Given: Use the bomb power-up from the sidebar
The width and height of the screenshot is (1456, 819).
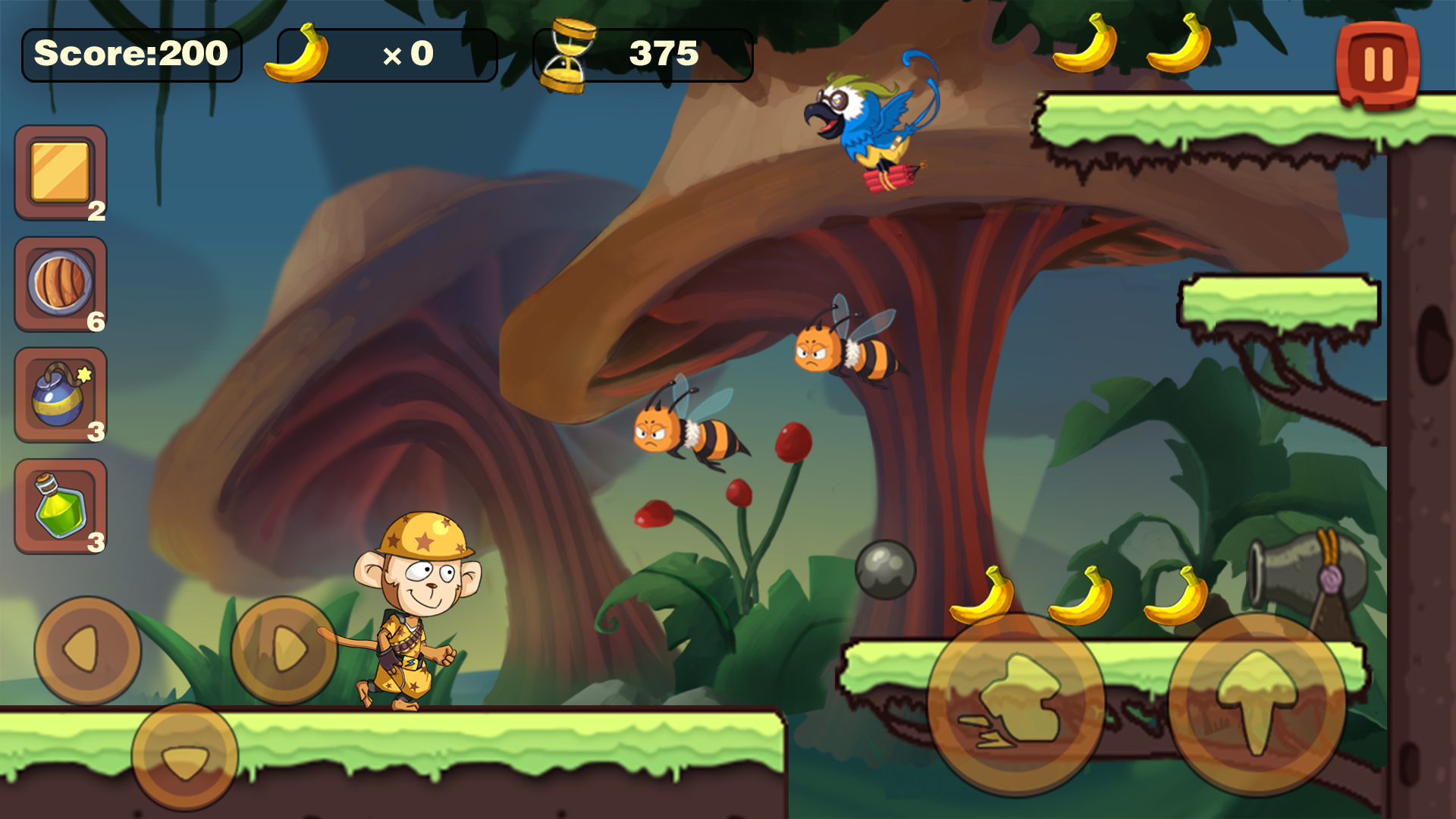Looking at the screenshot, I should click(59, 394).
